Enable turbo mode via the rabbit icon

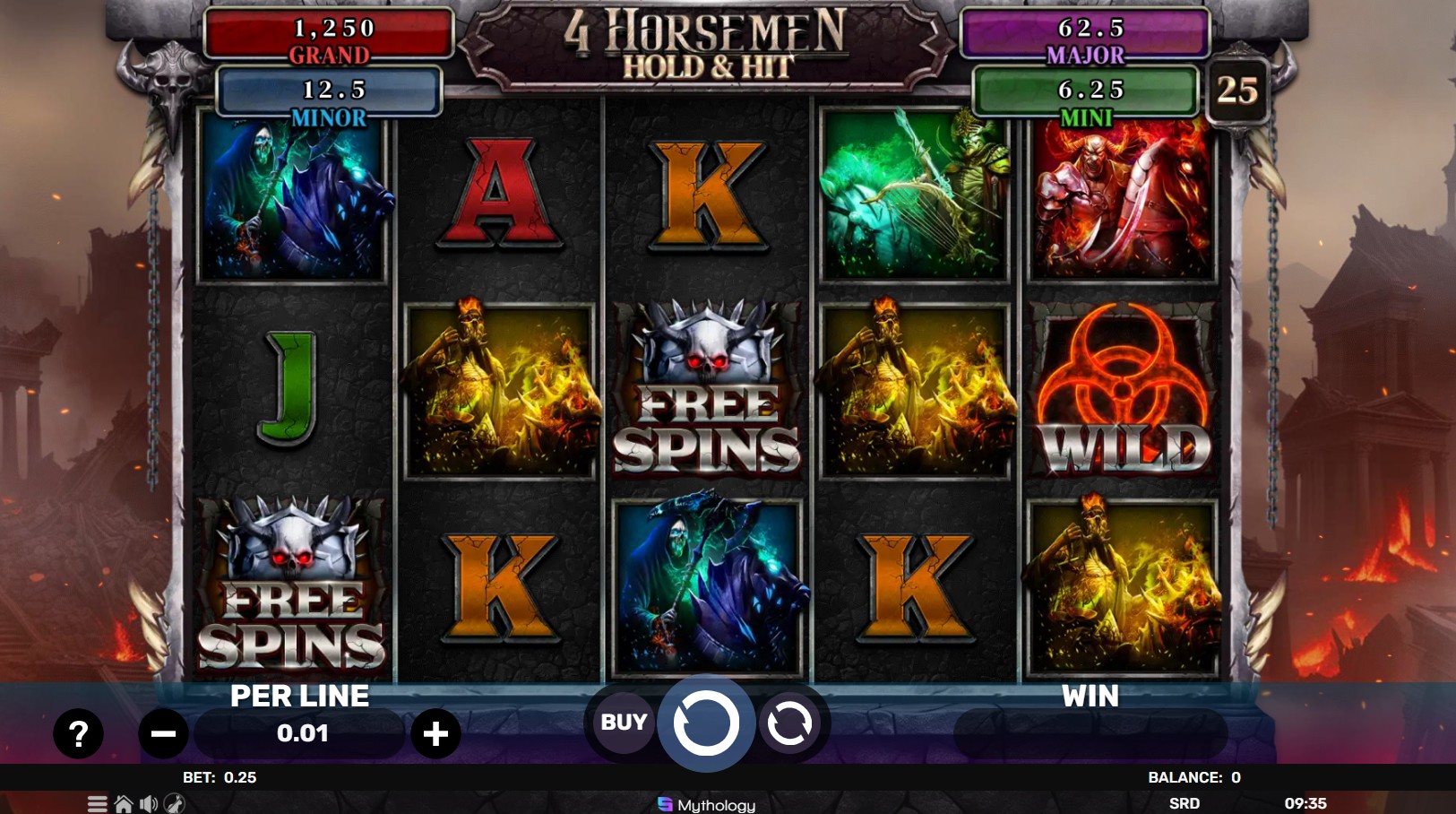tap(176, 804)
